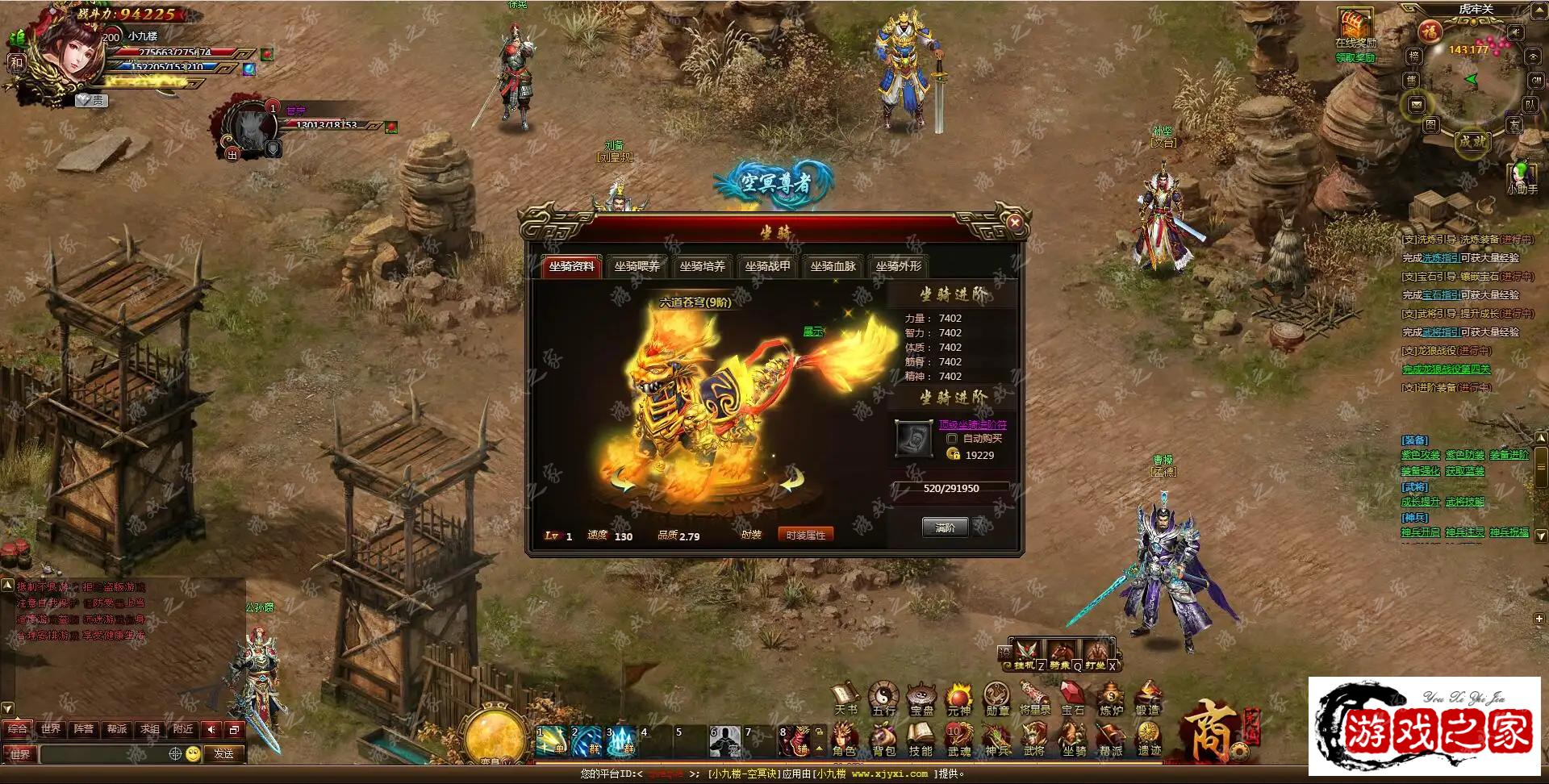Select the 坐骑战甲 tab

[767, 266]
